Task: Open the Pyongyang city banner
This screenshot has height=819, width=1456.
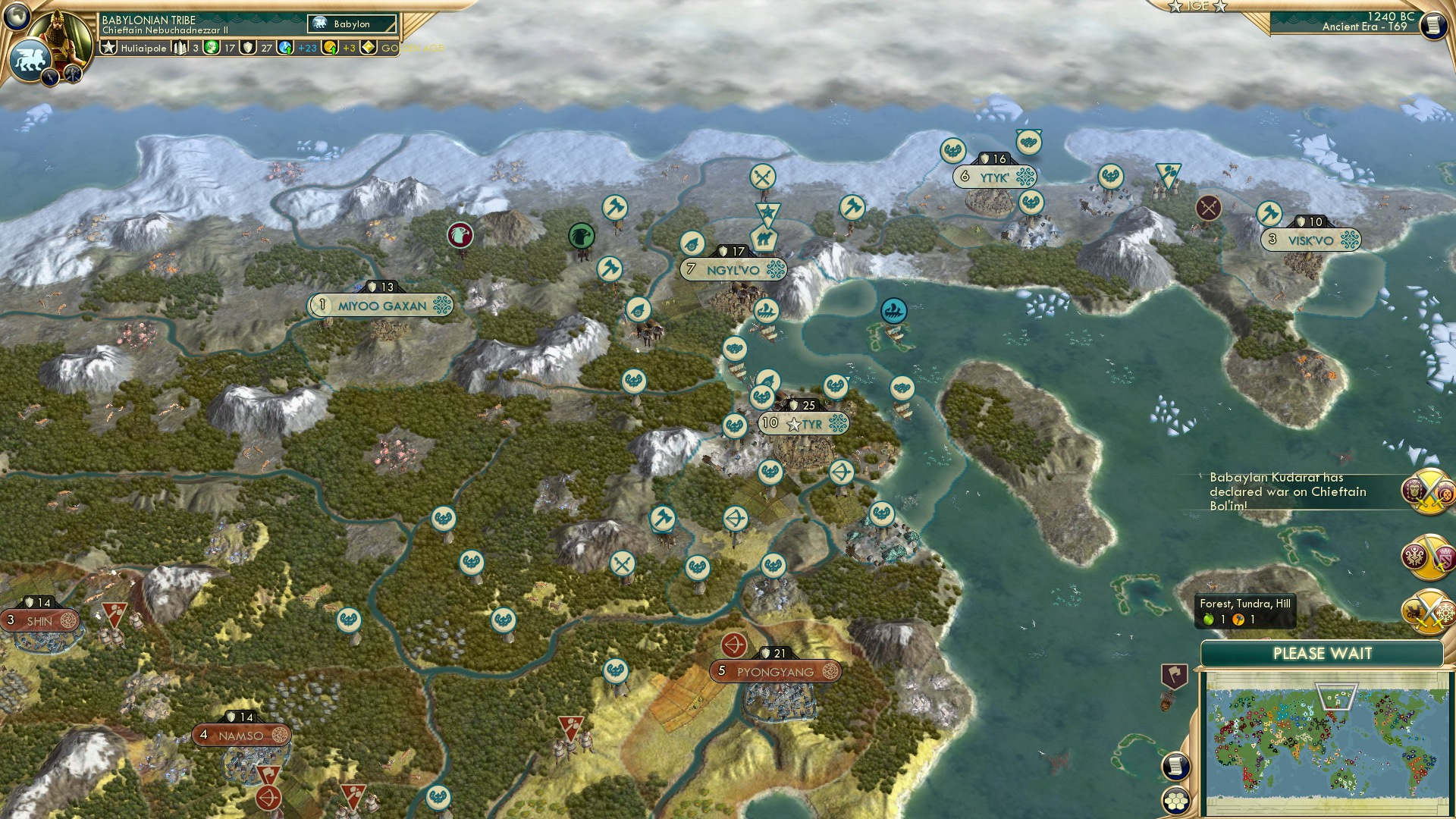Action: pyautogui.click(x=771, y=671)
